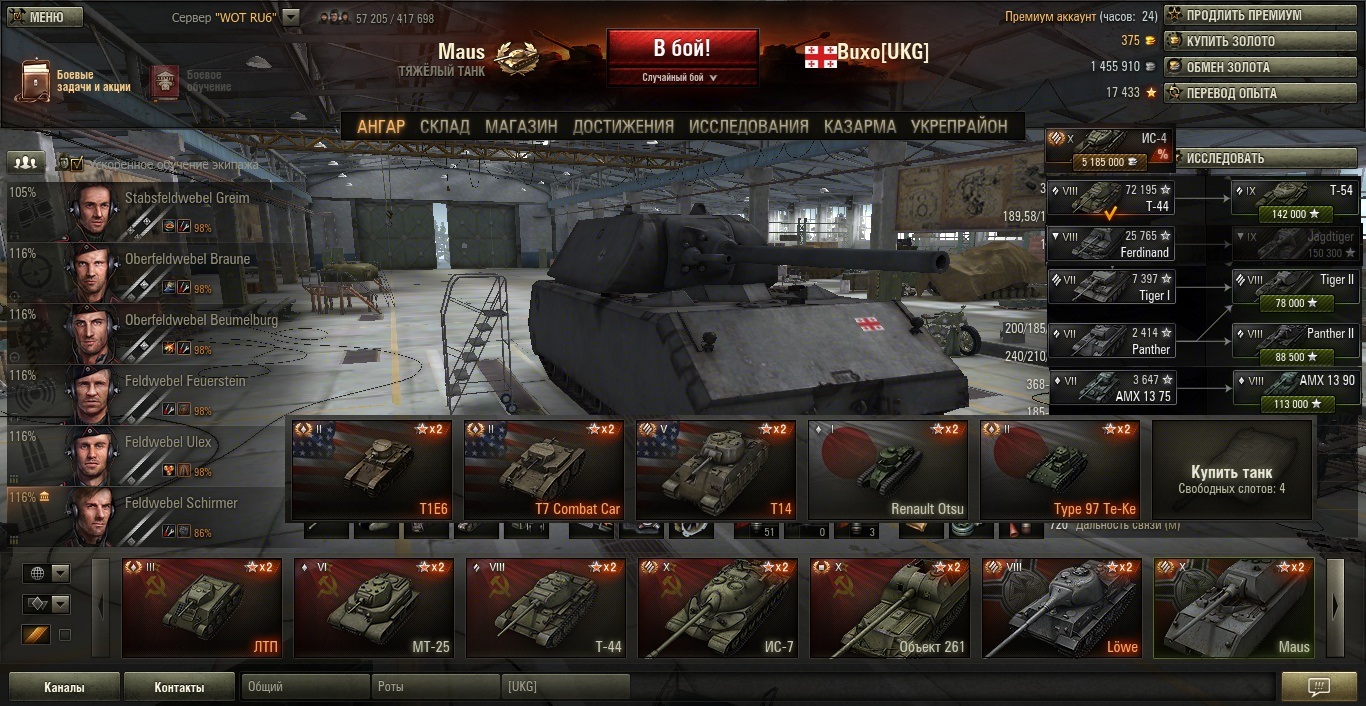Open the МАГАЗИН shop tab

pyautogui.click(x=521, y=126)
